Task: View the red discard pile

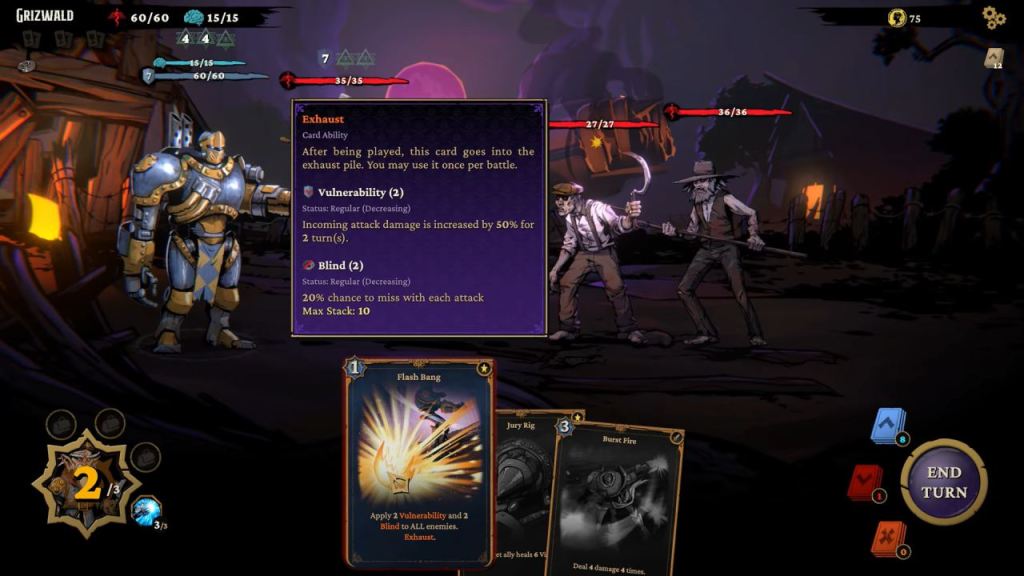Action: 863,483
